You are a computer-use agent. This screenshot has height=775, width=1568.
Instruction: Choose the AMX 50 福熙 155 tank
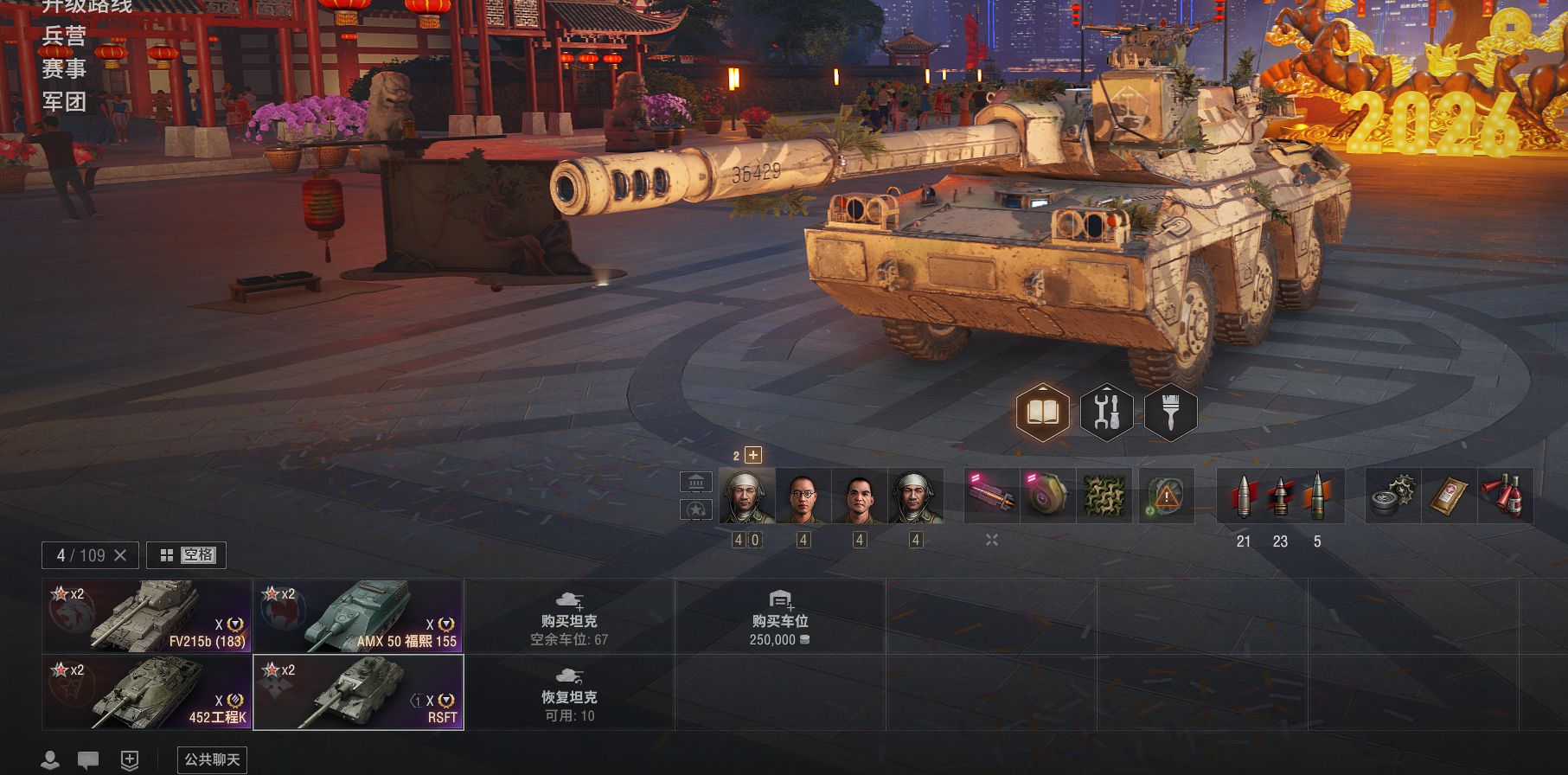click(x=358, y=616)
